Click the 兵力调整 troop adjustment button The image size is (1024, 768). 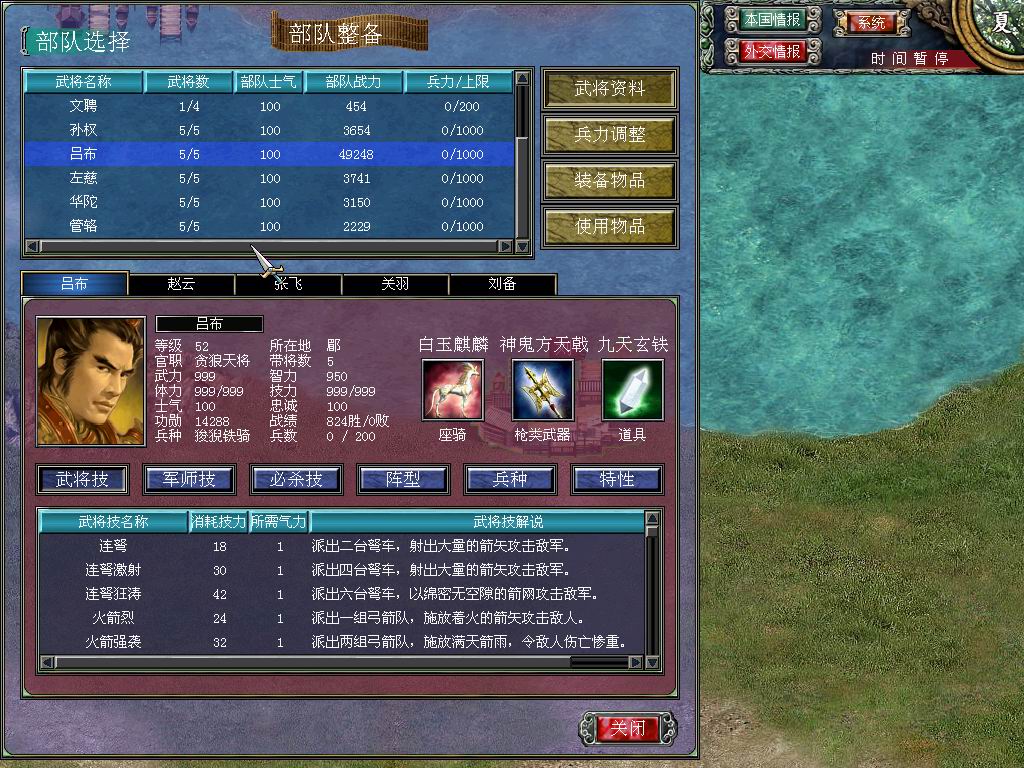click(609, 135)
